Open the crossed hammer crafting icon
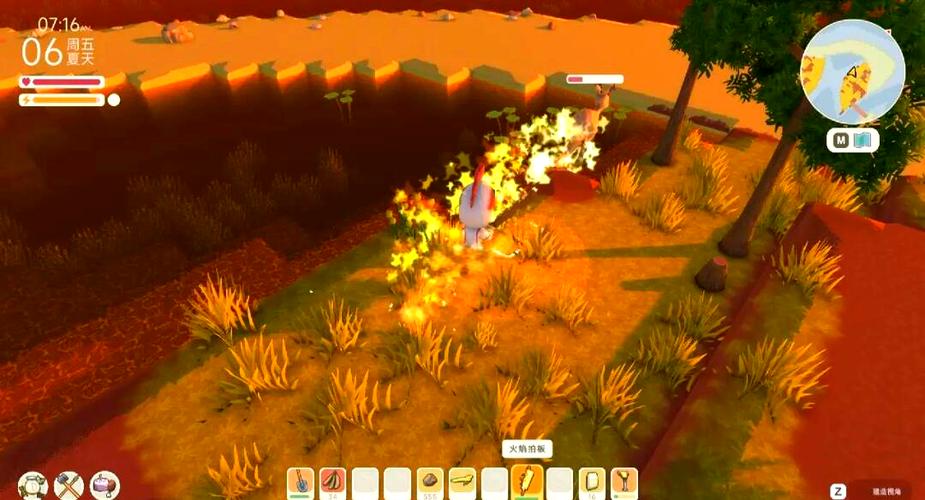This screenshot has width=925, height=500. pyautogui.click(x=69, y=485)
